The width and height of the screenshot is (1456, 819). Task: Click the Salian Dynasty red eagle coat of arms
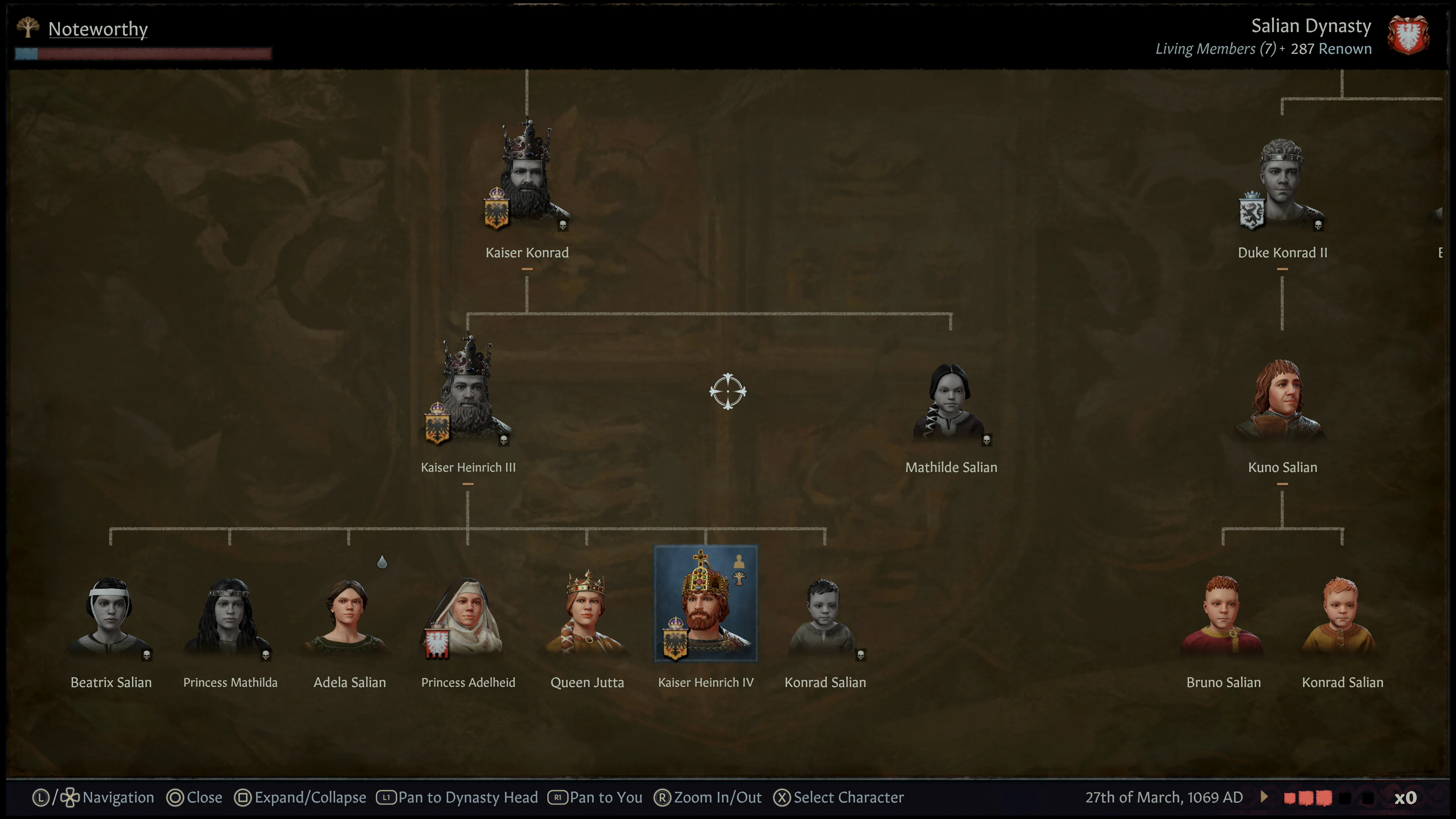tap(1408, 35)
